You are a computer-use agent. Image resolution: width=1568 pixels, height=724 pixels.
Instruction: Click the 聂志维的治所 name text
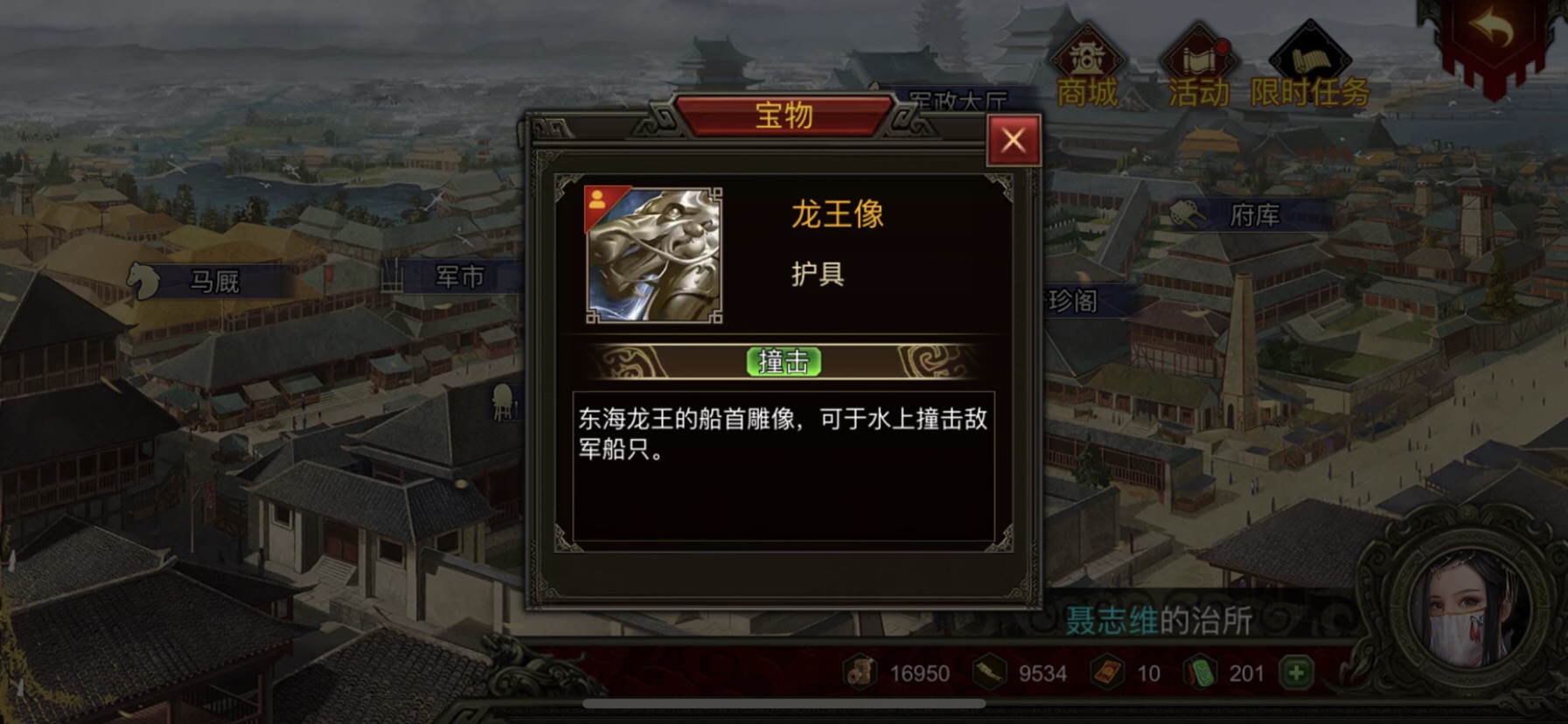1156,618
